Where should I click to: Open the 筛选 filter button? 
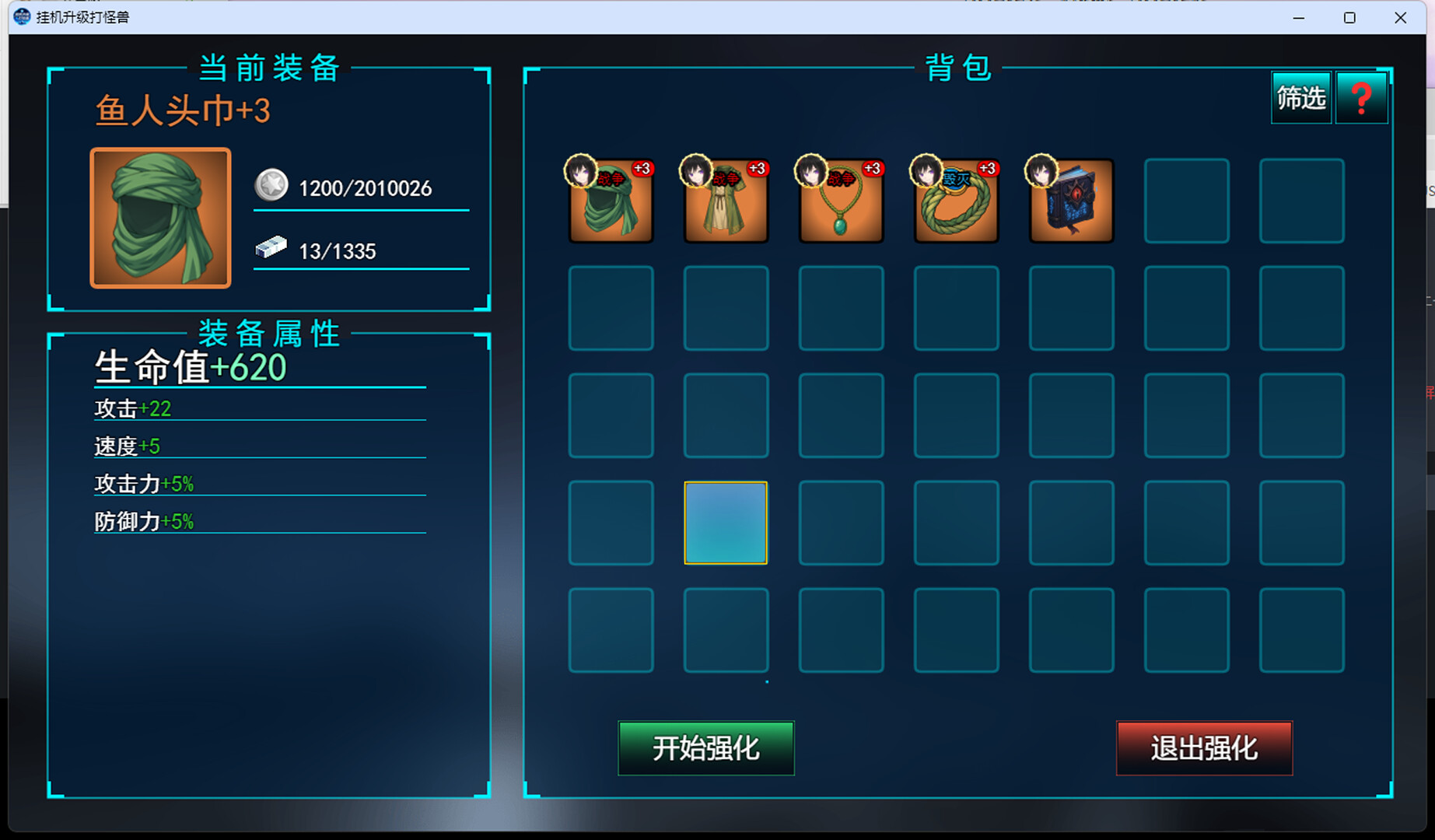1301,98
